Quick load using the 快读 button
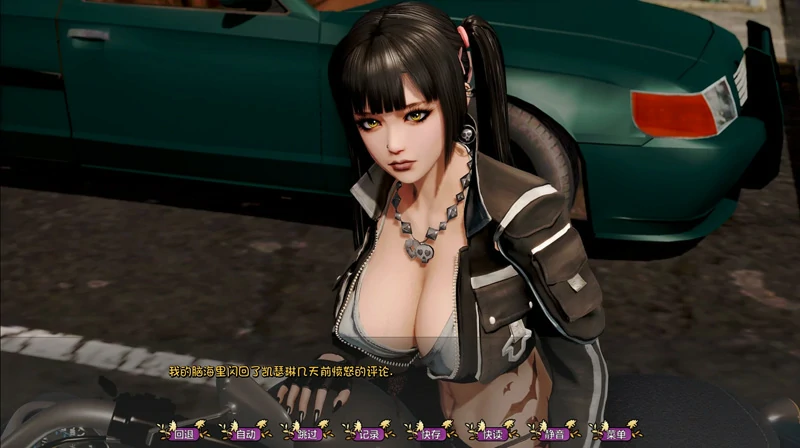The height and width of the screenshot is (448, 800). [493, 434]
